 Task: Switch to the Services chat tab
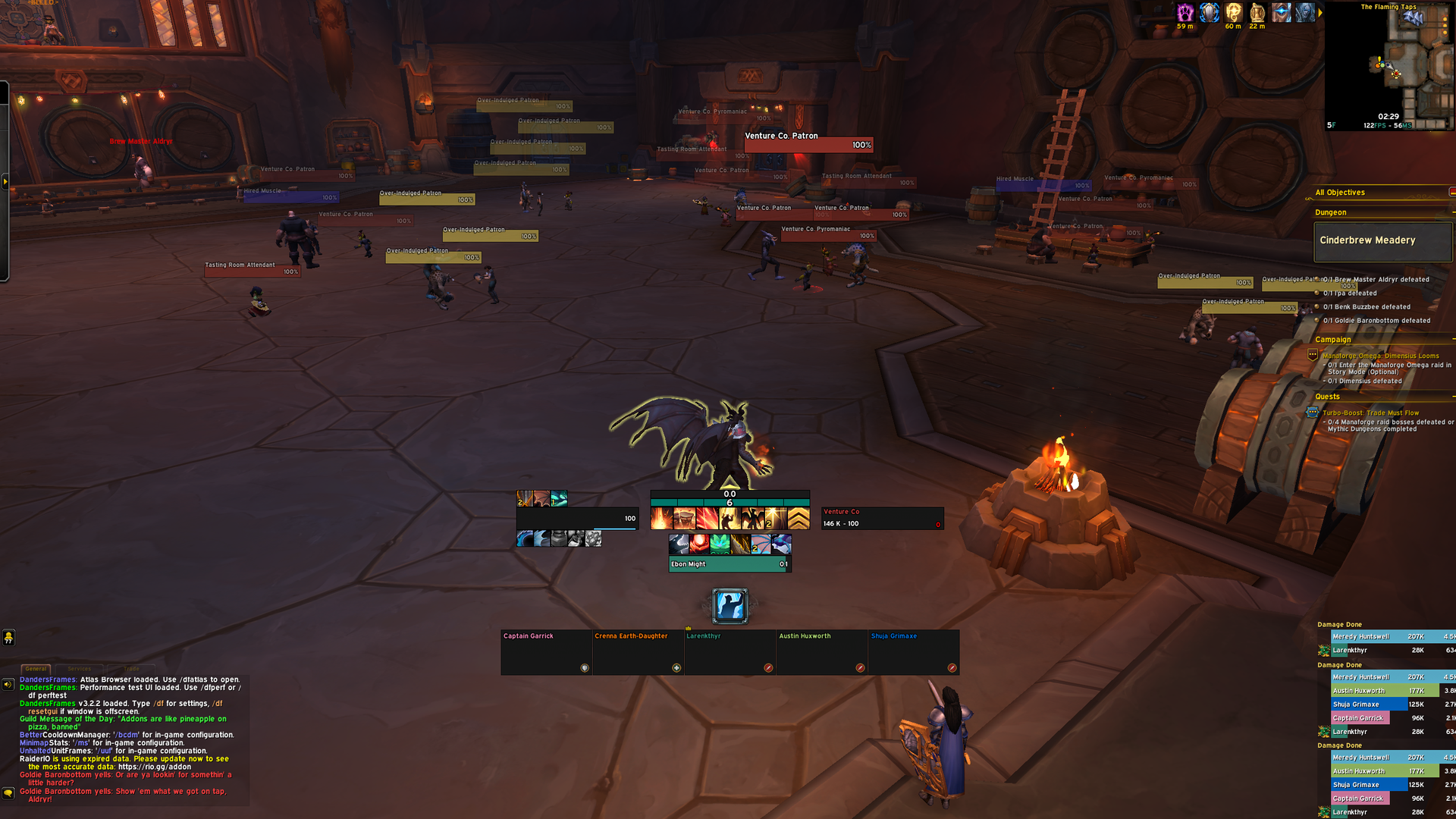click(x=80, y=669)
